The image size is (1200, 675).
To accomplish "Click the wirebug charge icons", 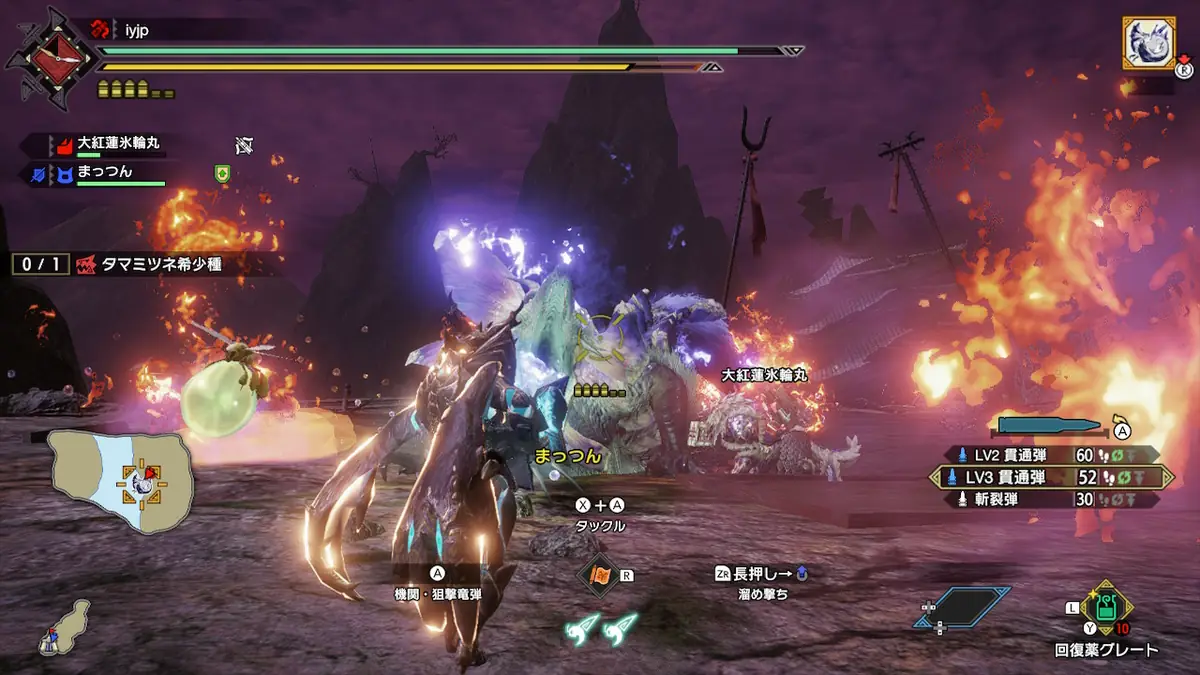I will (601, 628).
